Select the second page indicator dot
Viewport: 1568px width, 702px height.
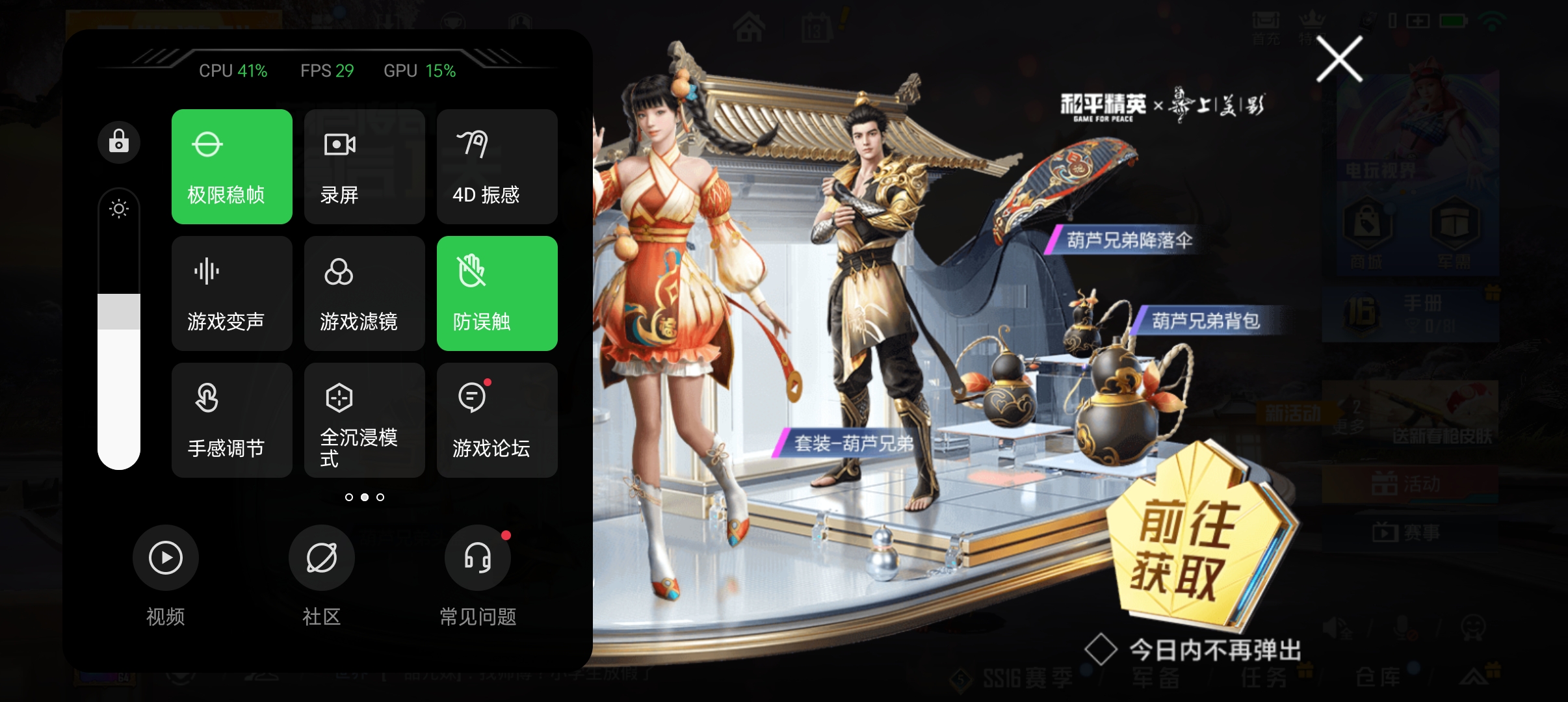coord(365,497)
